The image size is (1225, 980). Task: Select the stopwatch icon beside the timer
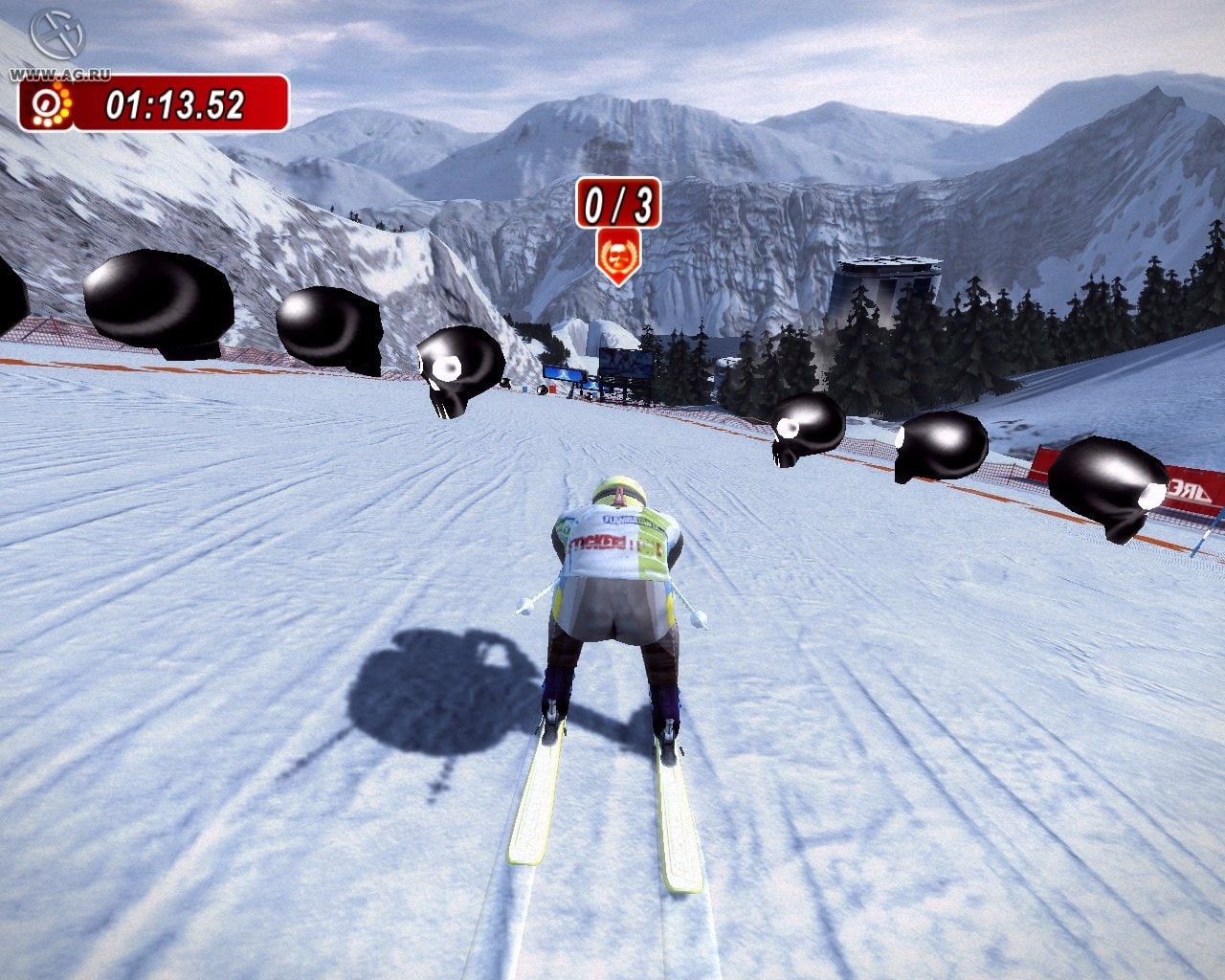click(x=48, y=103)
